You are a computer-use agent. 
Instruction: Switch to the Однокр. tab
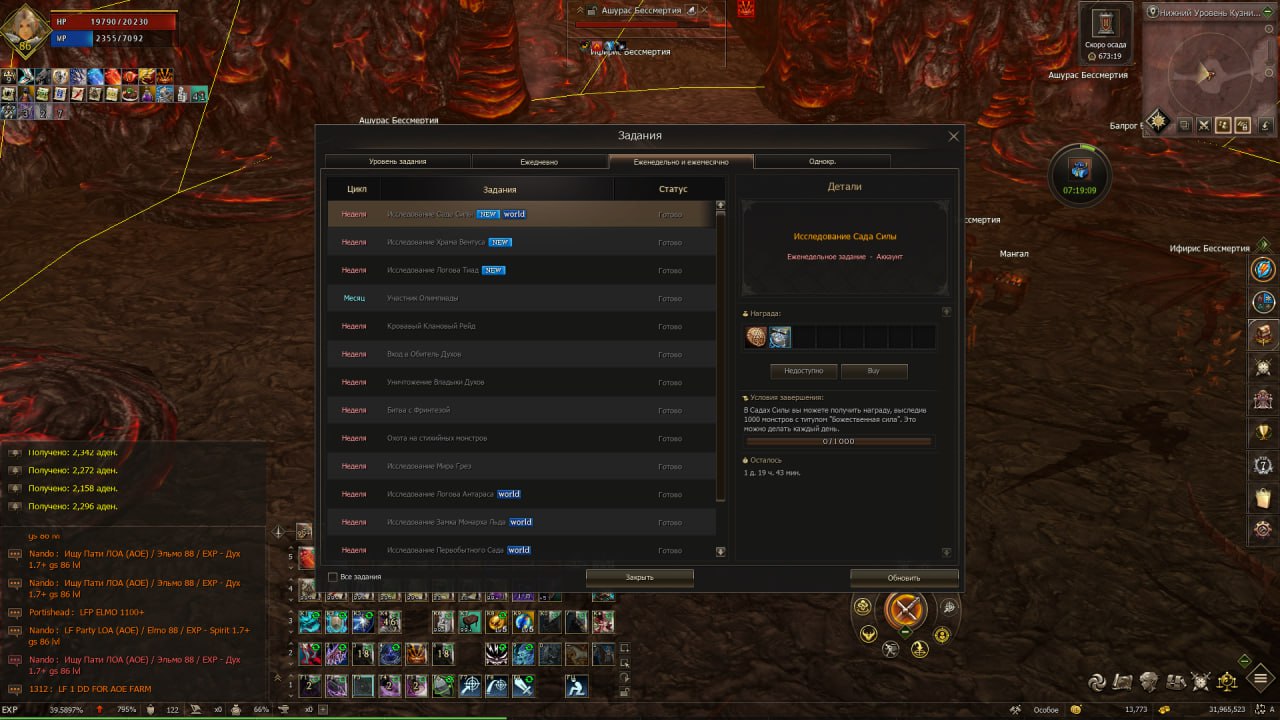point(822,161)
